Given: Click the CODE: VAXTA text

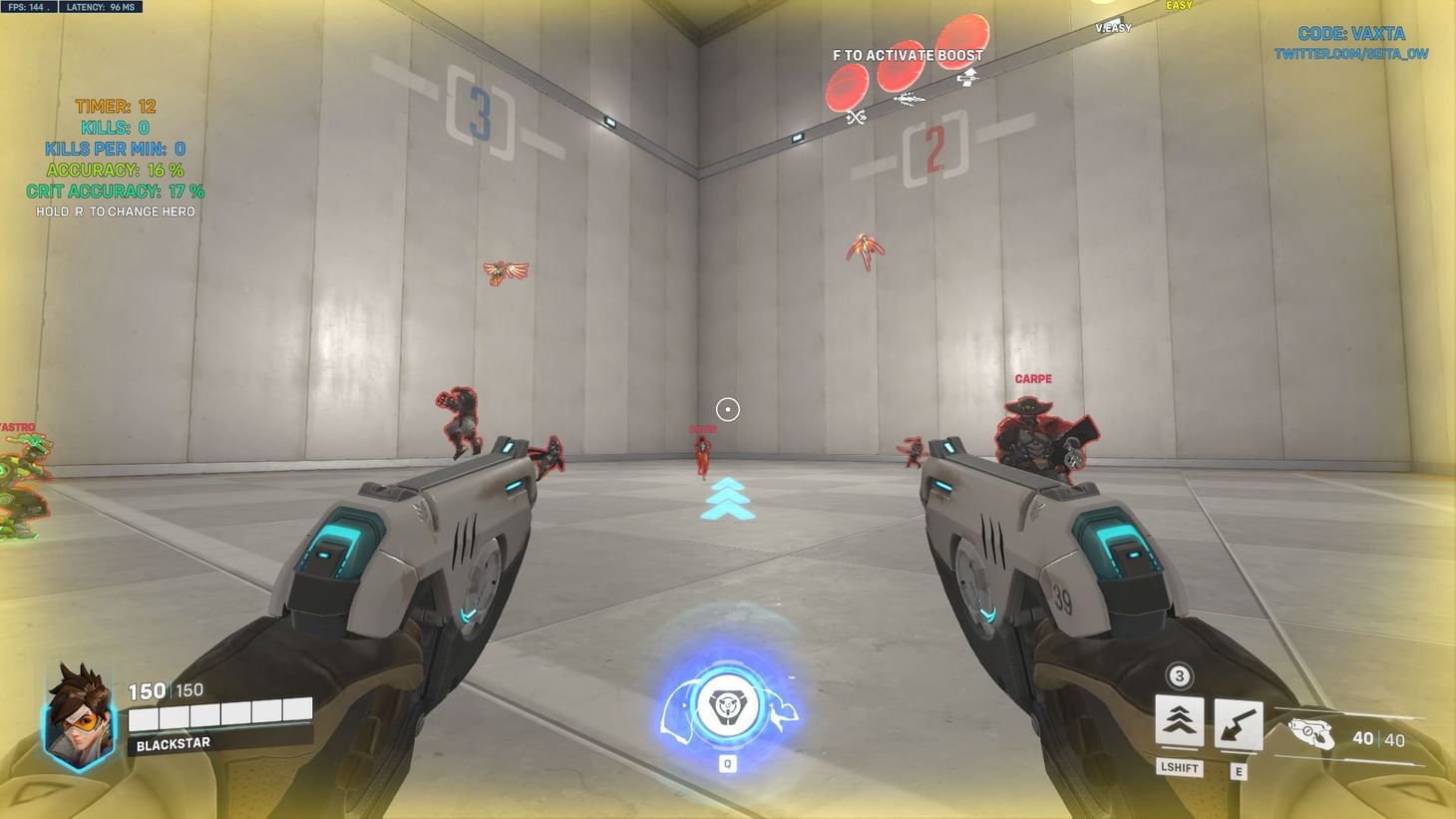Looking at the screenshot, I should pos(1350,33).
